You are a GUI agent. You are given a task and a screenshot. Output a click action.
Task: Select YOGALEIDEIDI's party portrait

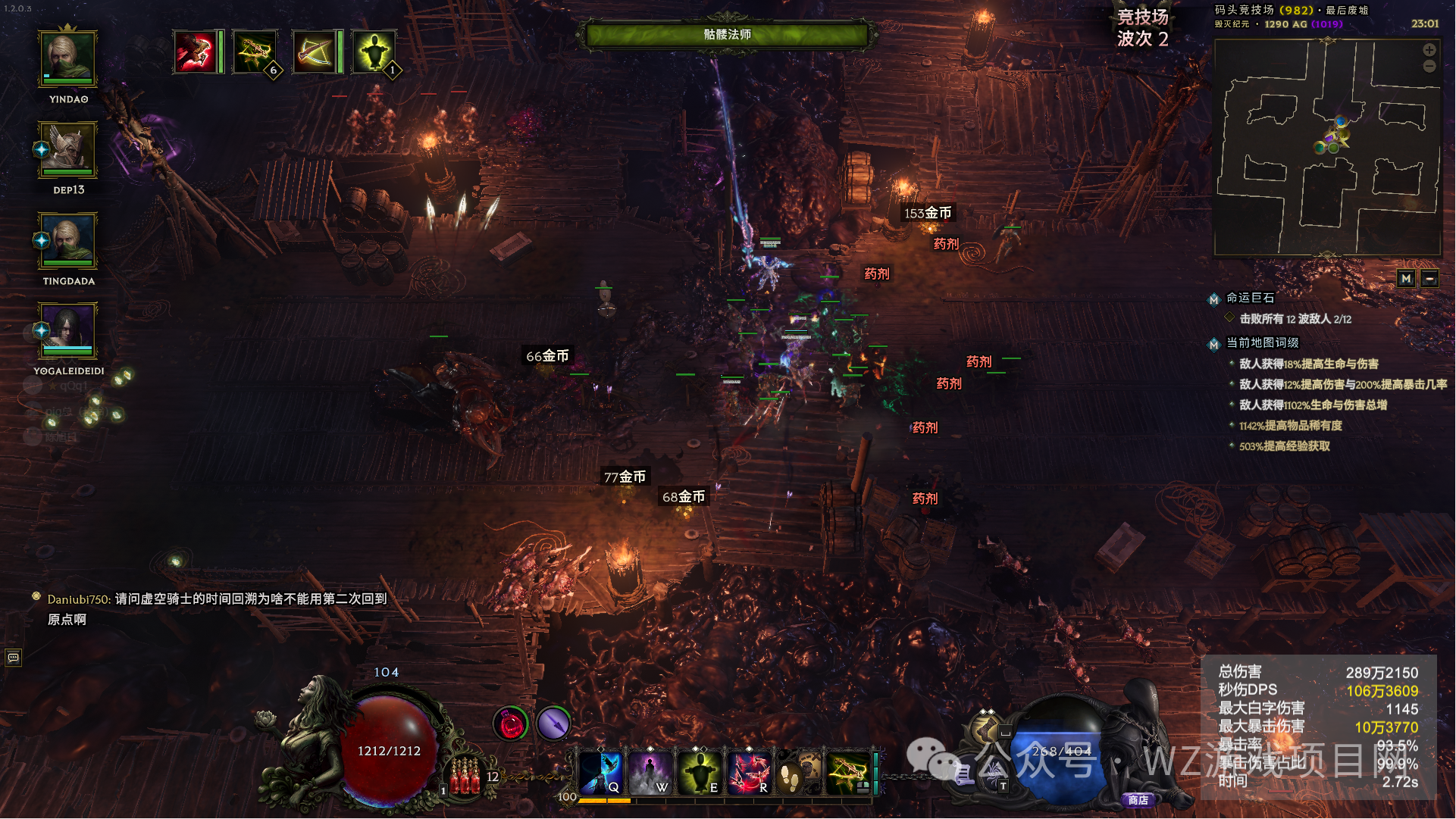[68, 330]
